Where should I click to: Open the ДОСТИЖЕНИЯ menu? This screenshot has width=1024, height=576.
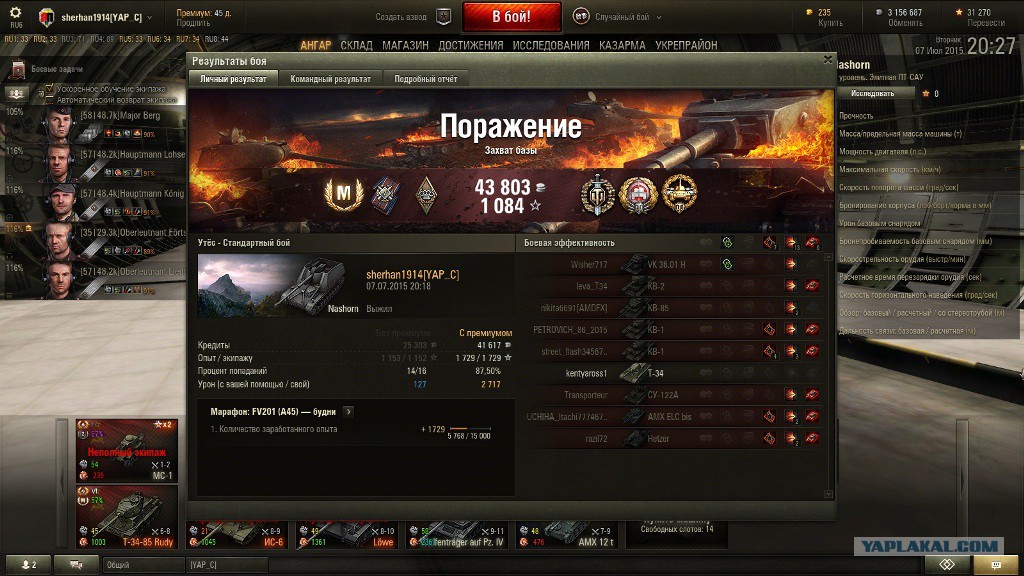[x=470, y=46]
